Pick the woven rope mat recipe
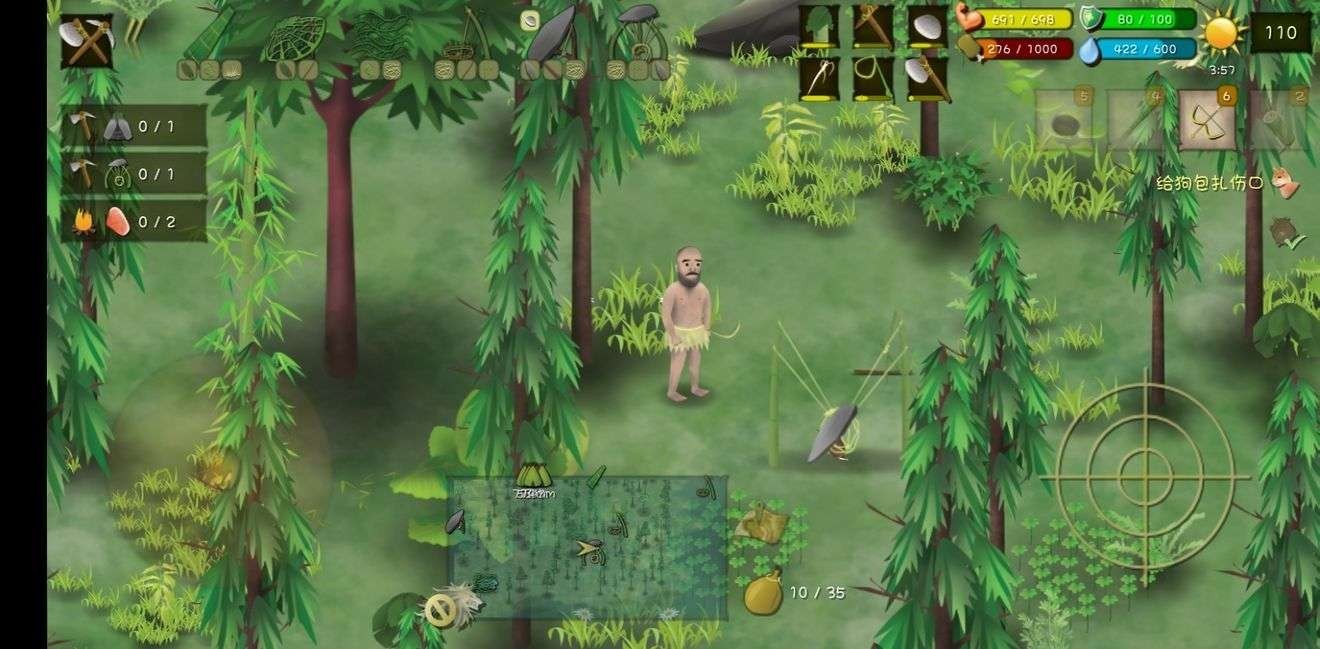This screenshot has height=649, width=1320. pyautogui.click(x=379, y=36)
